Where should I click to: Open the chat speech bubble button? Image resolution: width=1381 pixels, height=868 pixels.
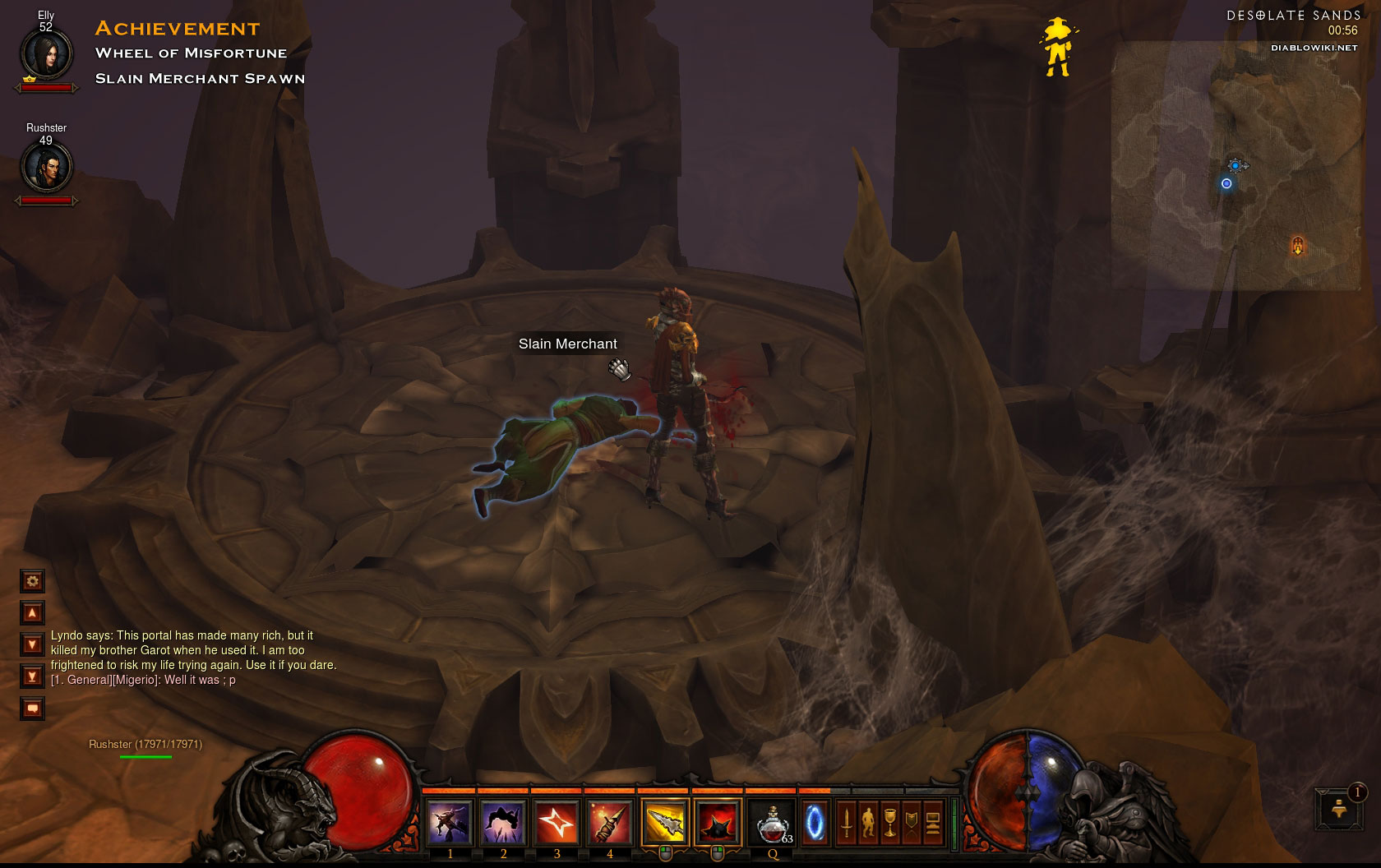[x=32, y=709]
